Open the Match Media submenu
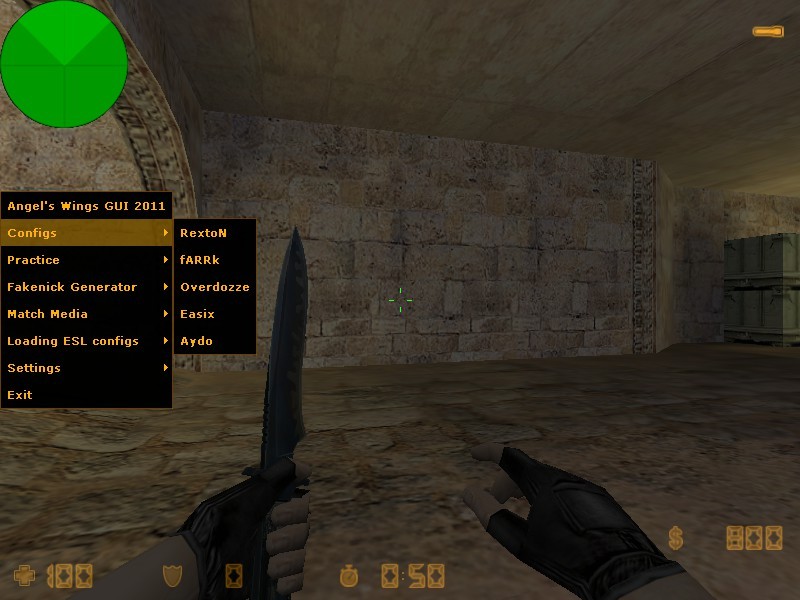This screenshot has height=600, width=800. [x=86, y=314]
